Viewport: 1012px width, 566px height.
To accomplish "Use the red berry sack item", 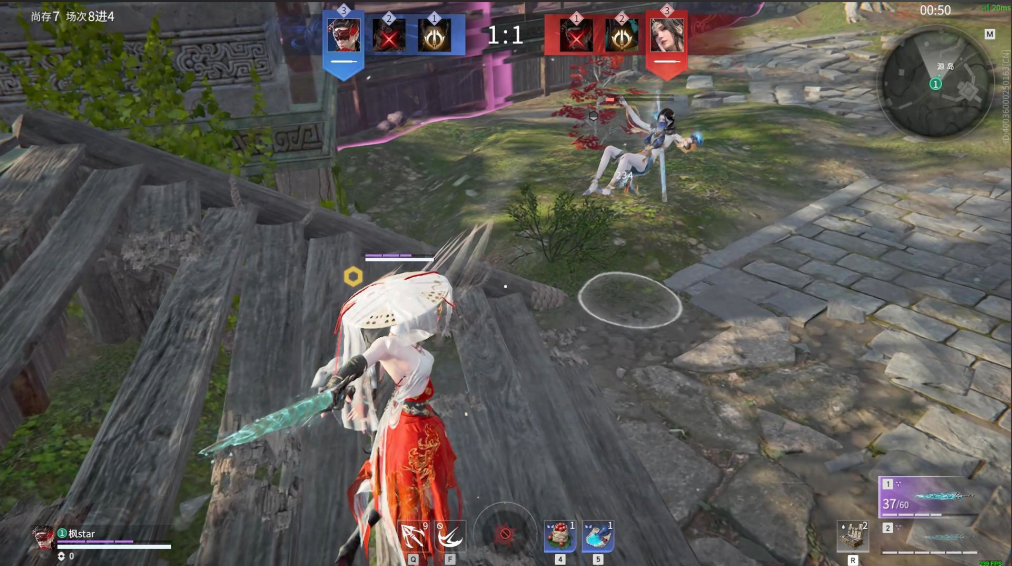I will coord(560,536).
